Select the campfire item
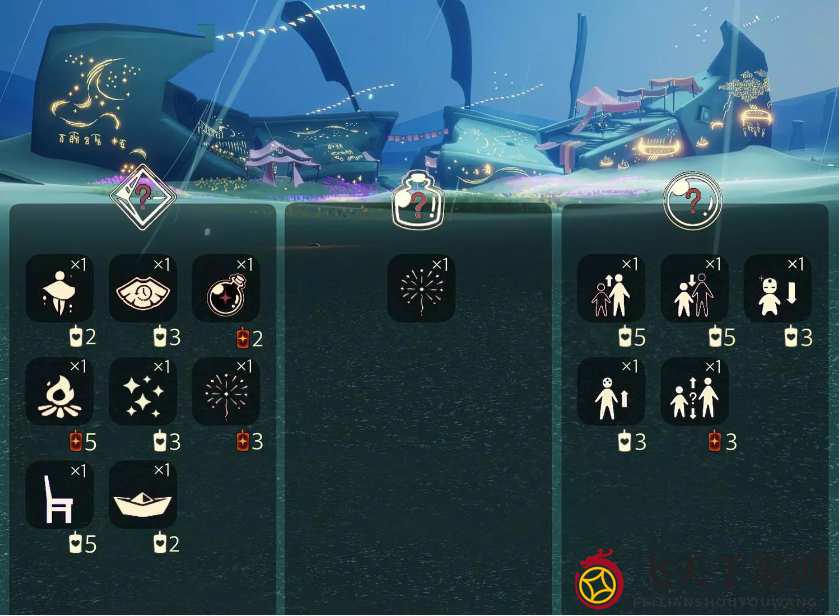 click(59, 392)
